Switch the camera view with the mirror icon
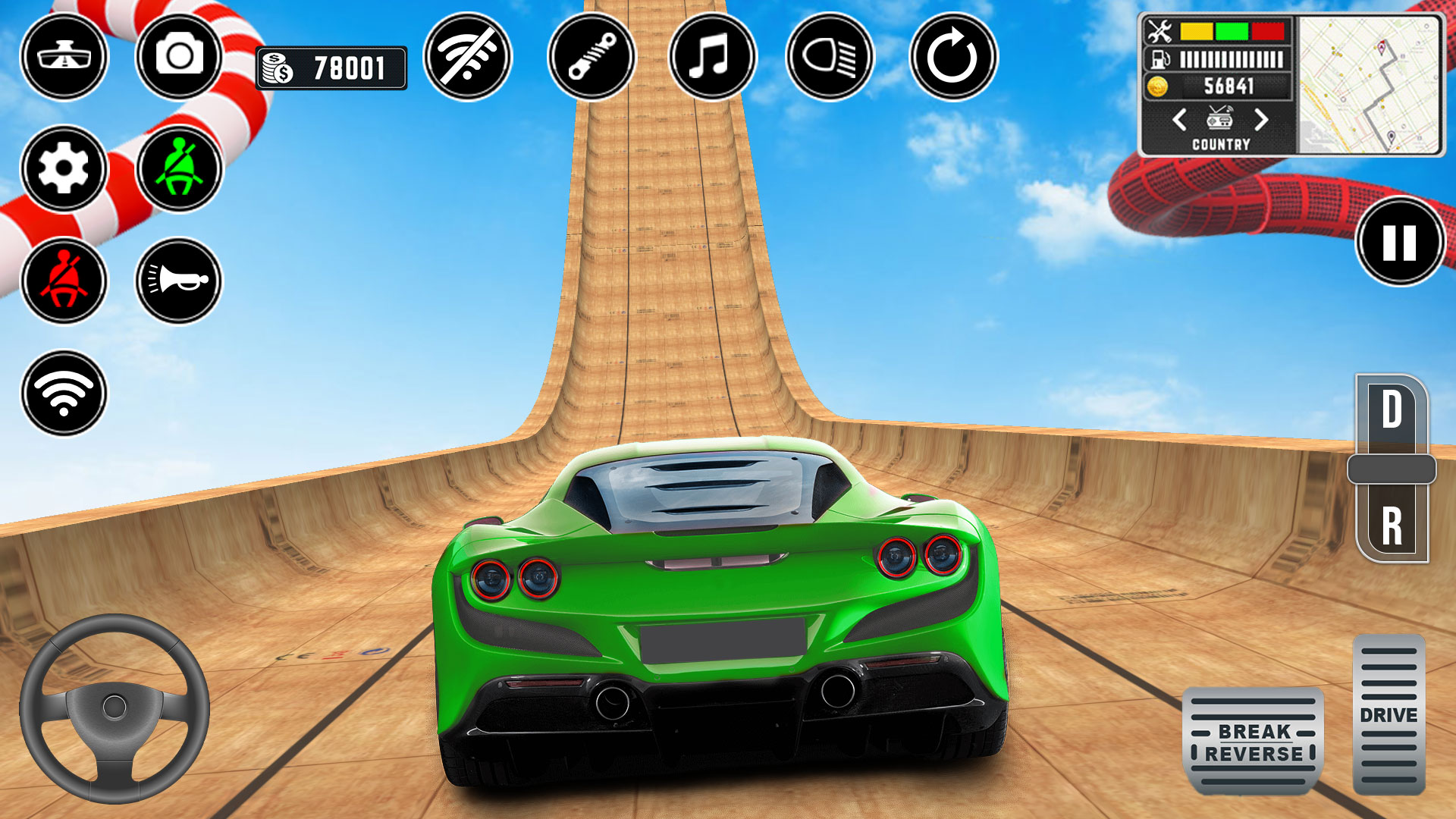This screenshot has height=819, width=1456. 64,56
